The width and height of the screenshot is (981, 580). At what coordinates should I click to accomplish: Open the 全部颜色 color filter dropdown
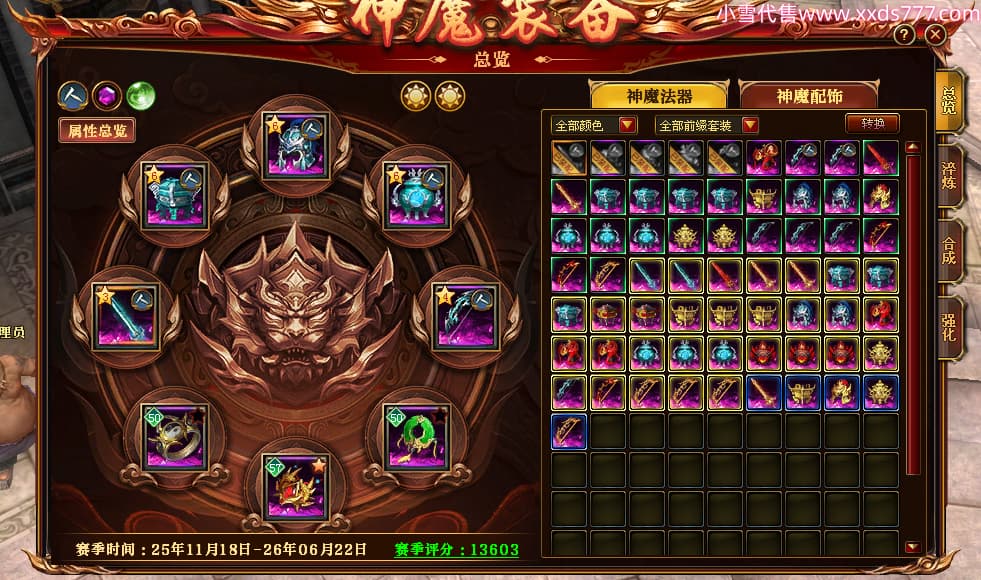coord(595,125)
